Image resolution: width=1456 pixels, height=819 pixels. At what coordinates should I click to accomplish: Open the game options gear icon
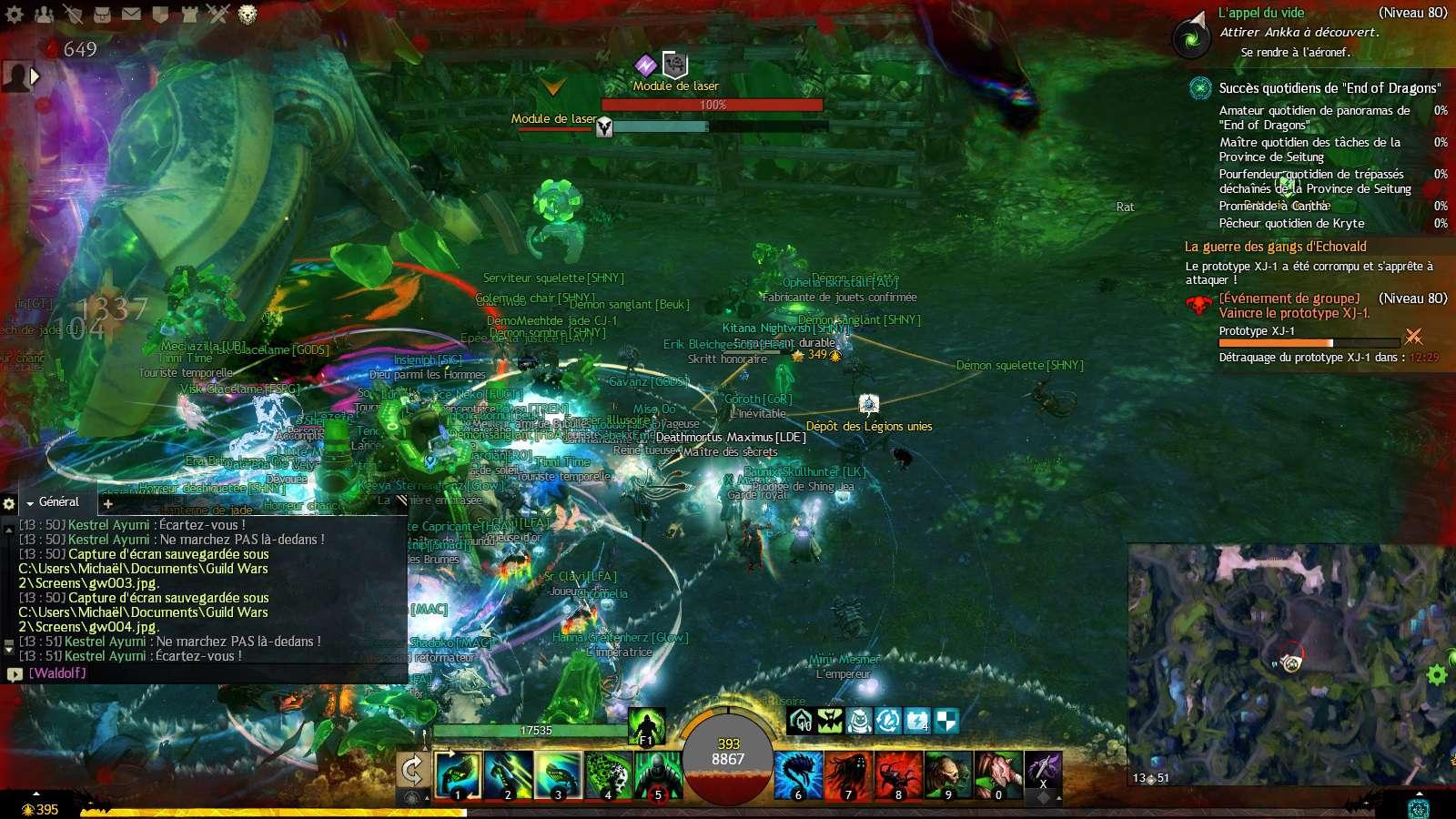coord(14,14)
